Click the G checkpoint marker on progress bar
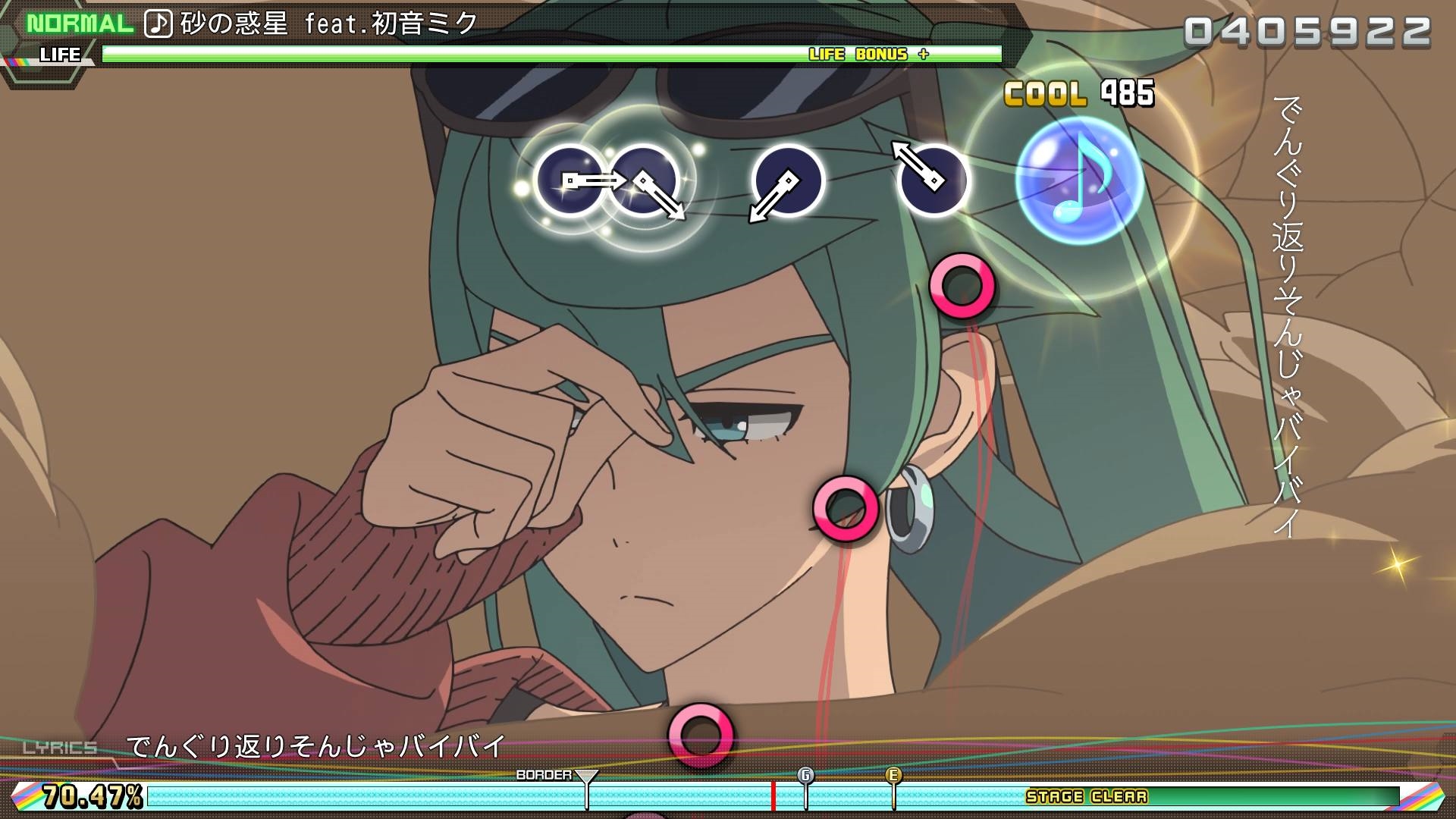Viewport: 1456px width, 819px height. [x=806, y=776]
